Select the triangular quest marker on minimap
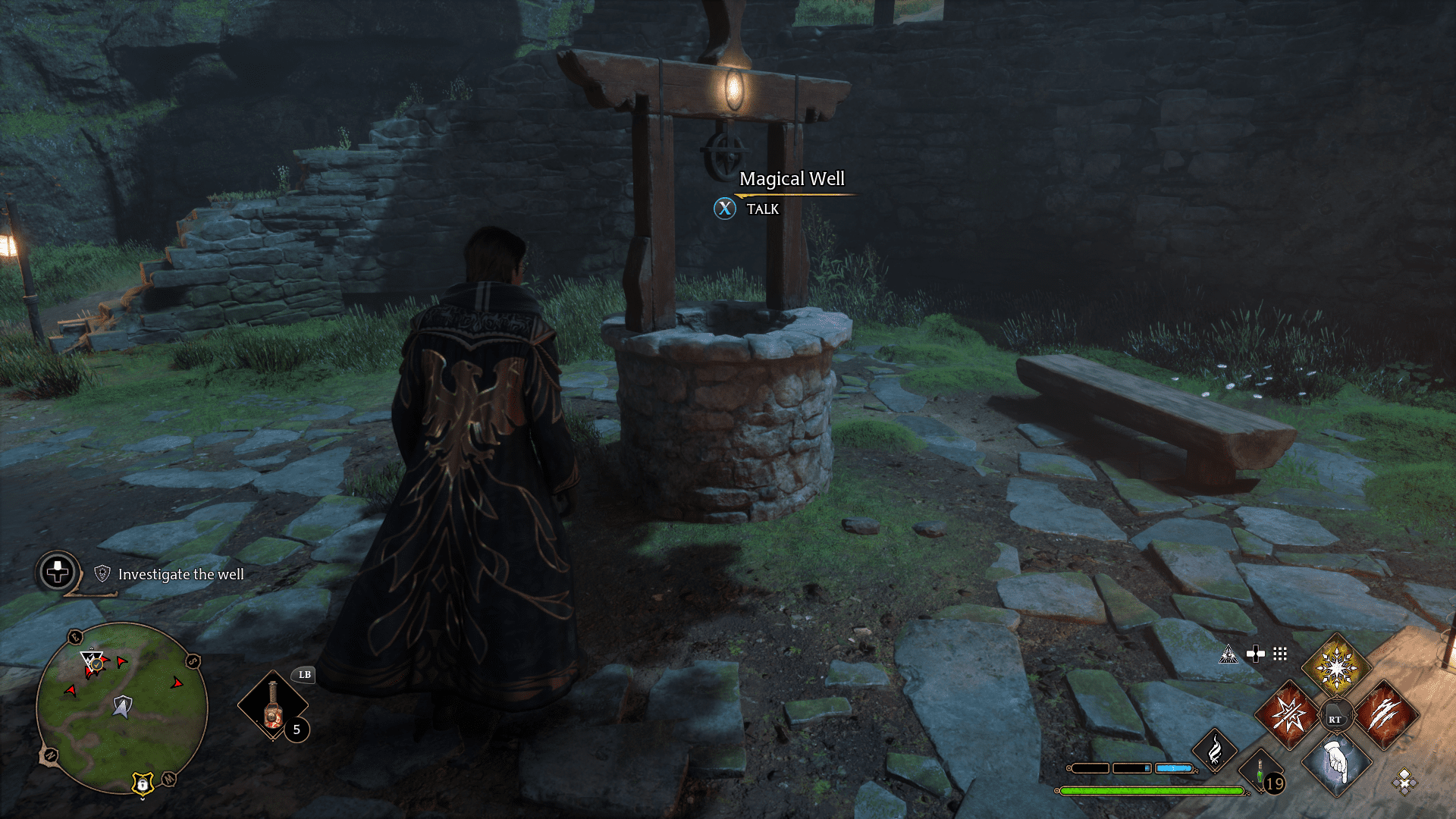This screenshot has width=1456, height=819. click(x=92, y=661)
